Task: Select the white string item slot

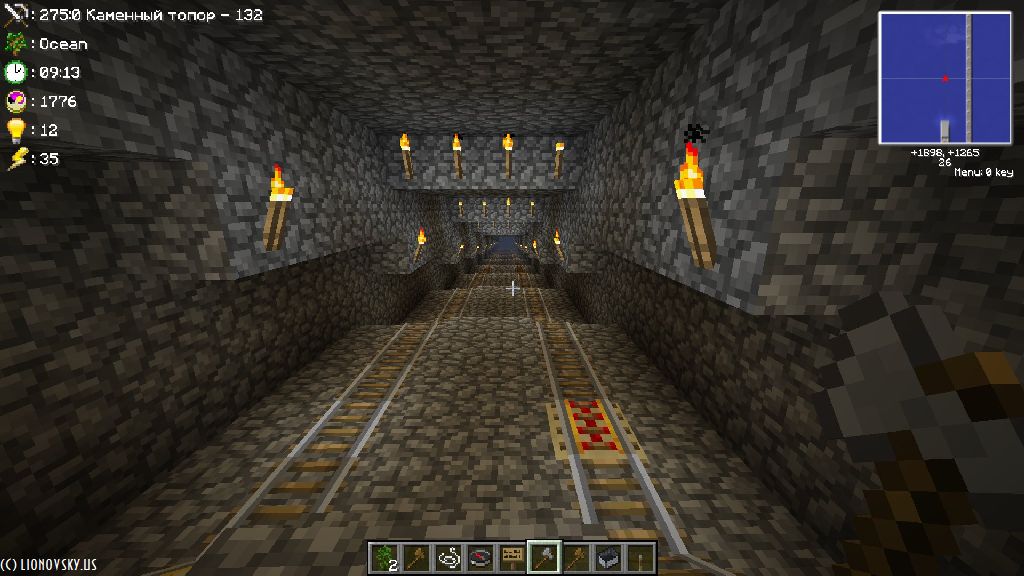Action: click(x=448, y=557)
